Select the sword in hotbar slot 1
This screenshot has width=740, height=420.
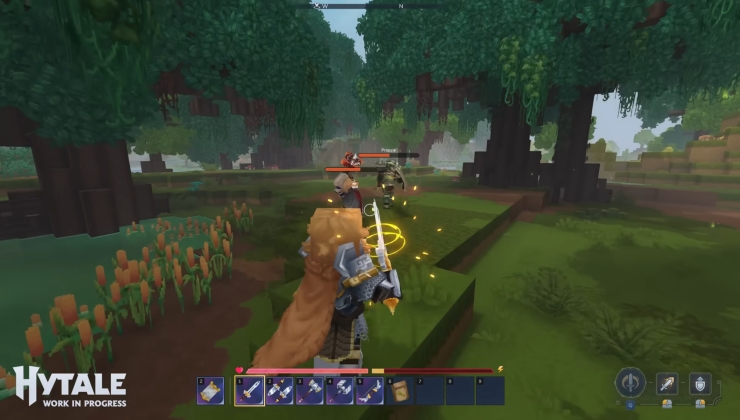pos(250,391)
